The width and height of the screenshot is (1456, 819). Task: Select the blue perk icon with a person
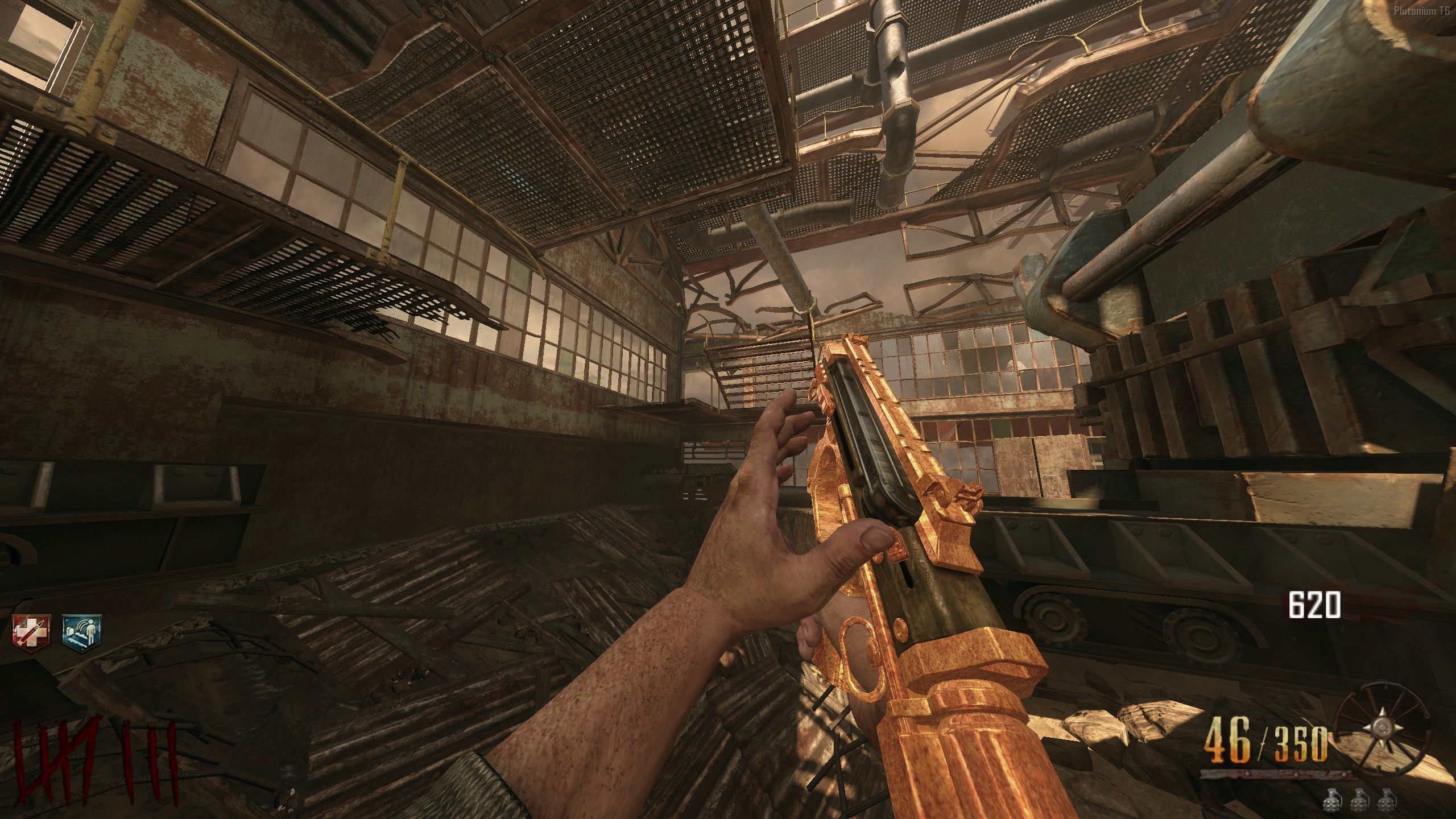coord(81,632)
